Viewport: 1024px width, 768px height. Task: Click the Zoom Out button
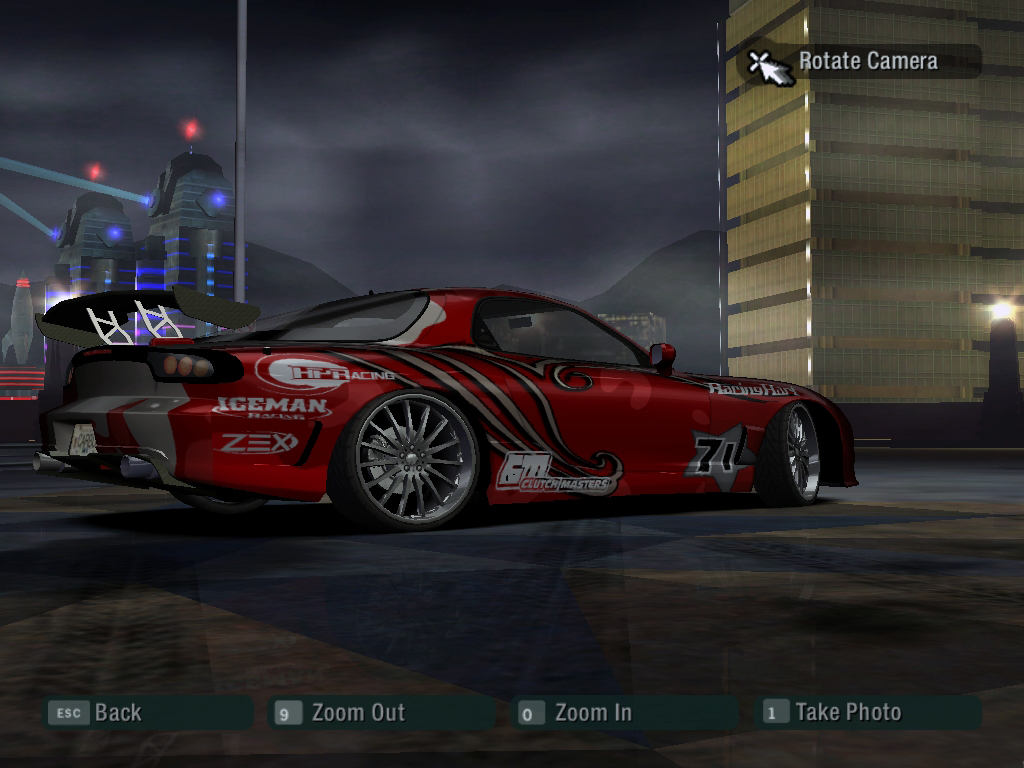[x=357, y=713]
